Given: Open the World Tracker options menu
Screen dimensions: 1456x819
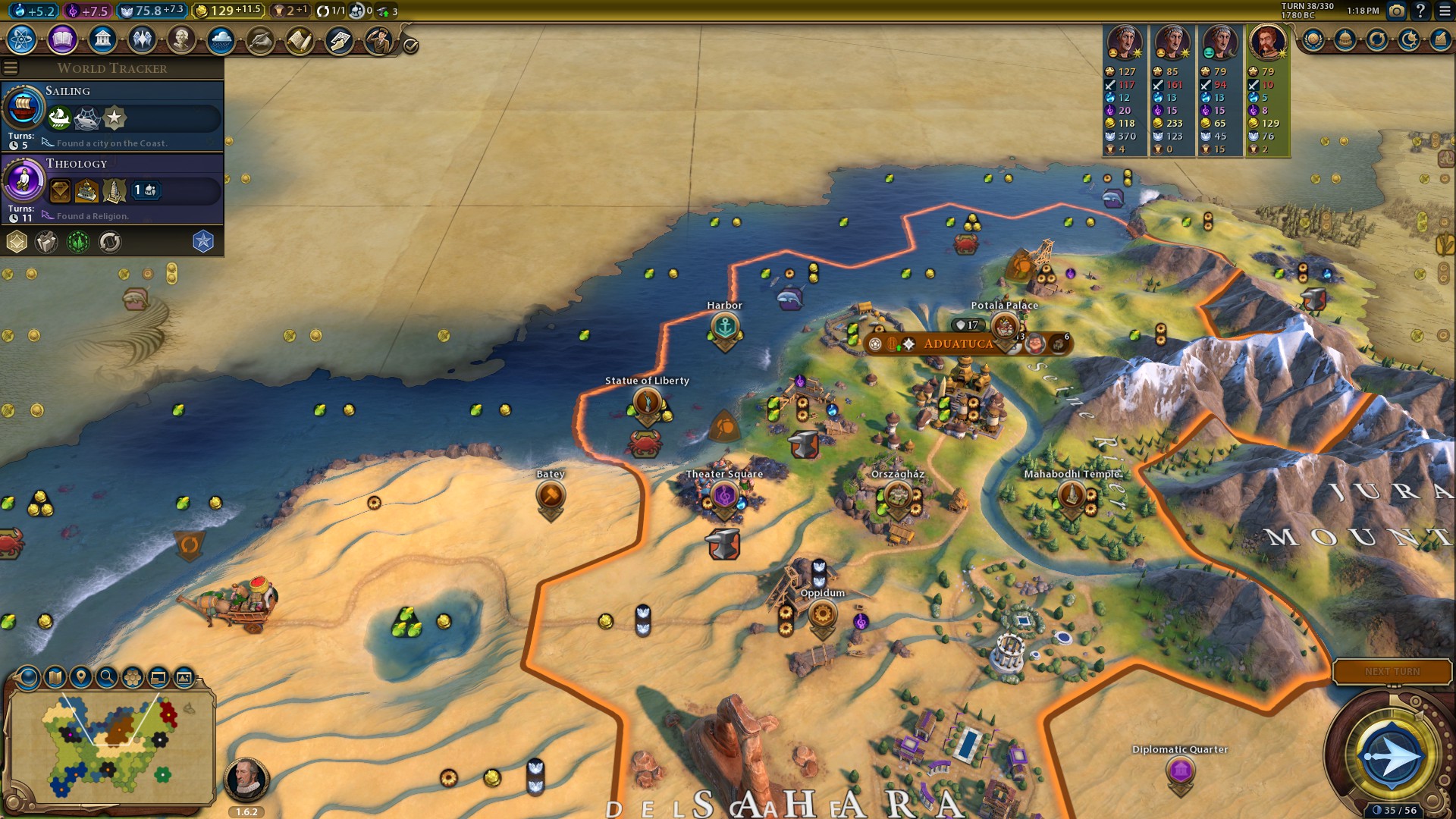Looking at the screenshot, I should [11, 68].
